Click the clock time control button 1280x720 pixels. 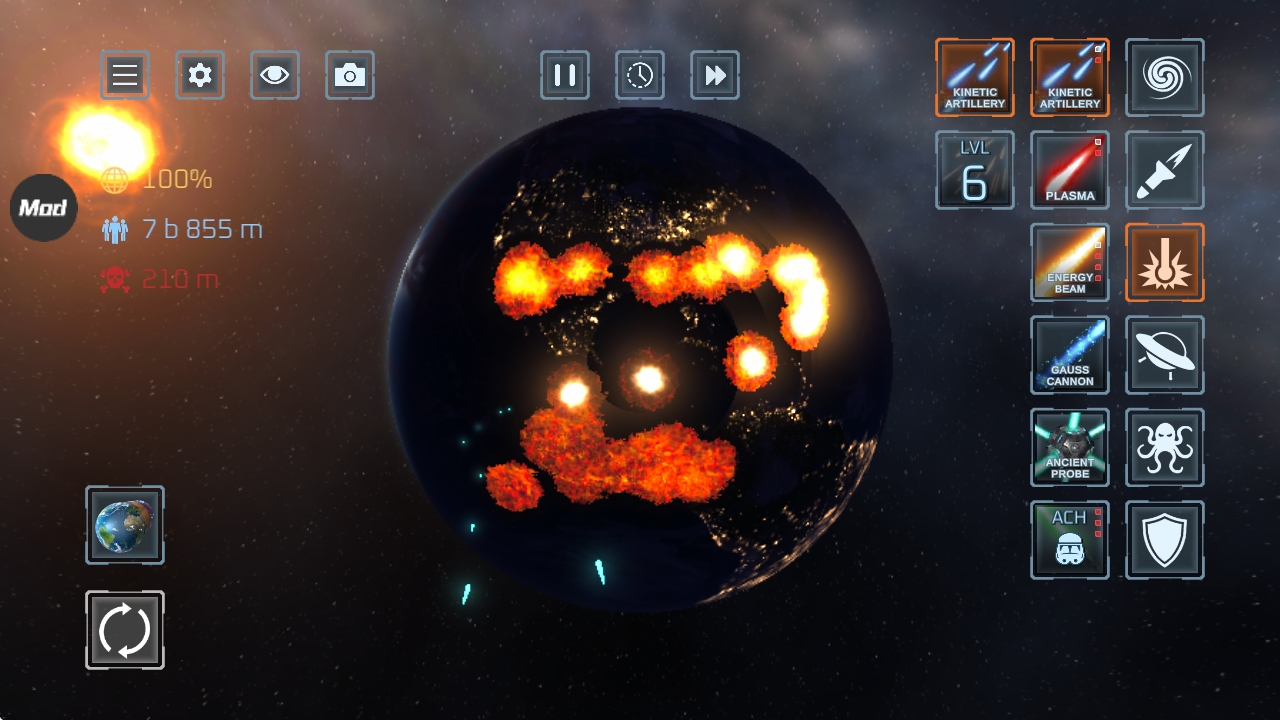pos(640,75)
